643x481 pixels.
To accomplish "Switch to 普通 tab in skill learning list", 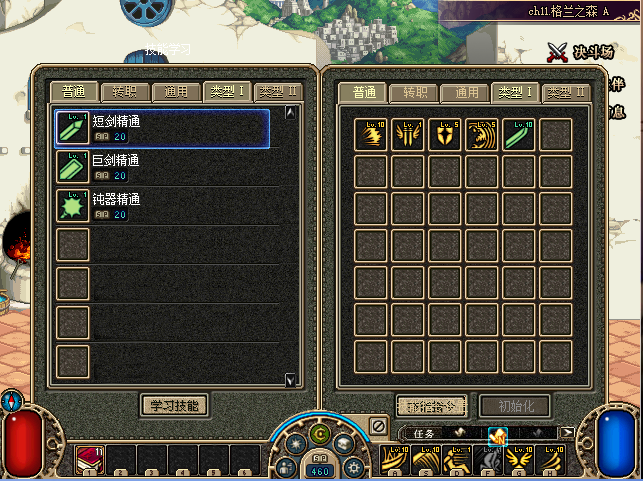I will click(75, 92).
